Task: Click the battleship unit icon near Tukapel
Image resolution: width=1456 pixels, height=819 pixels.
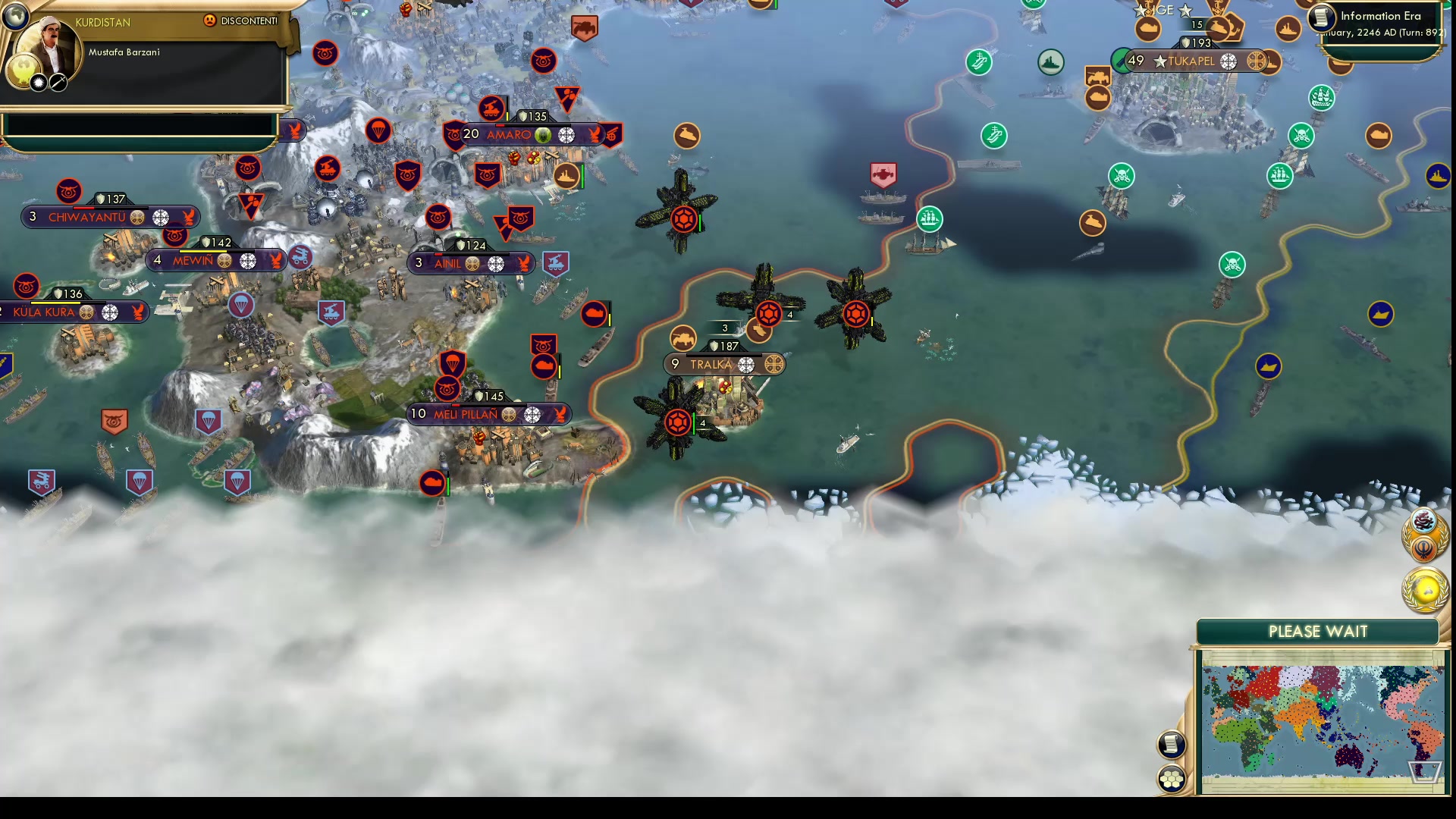Action: [1288, 27]
